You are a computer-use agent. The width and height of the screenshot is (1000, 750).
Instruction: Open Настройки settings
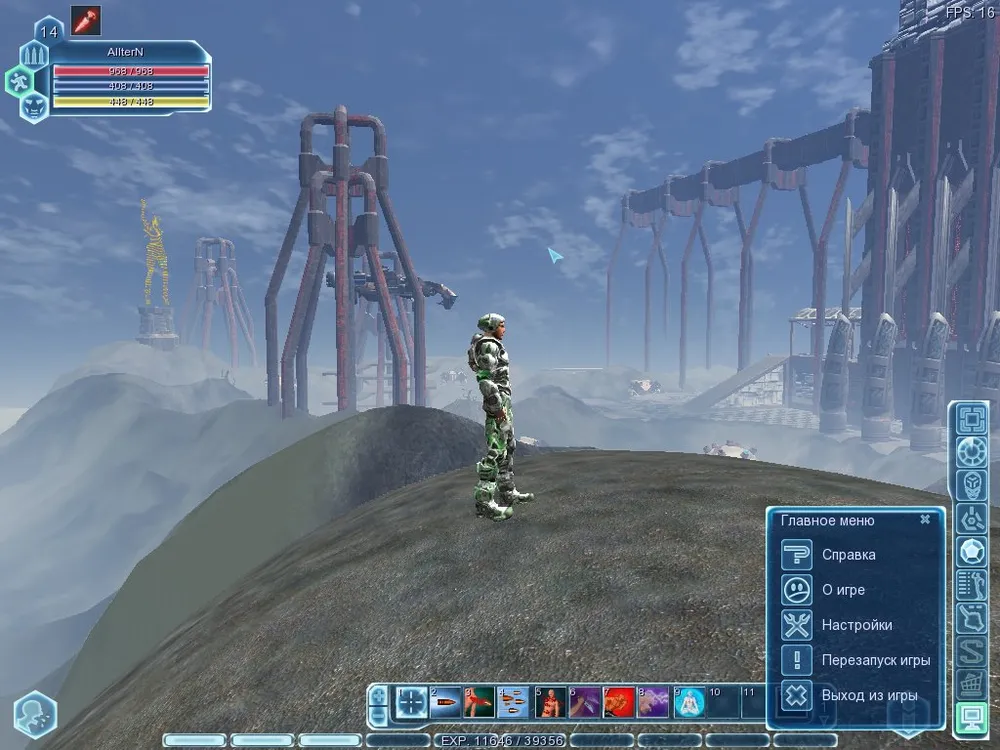tap(856, 625)
